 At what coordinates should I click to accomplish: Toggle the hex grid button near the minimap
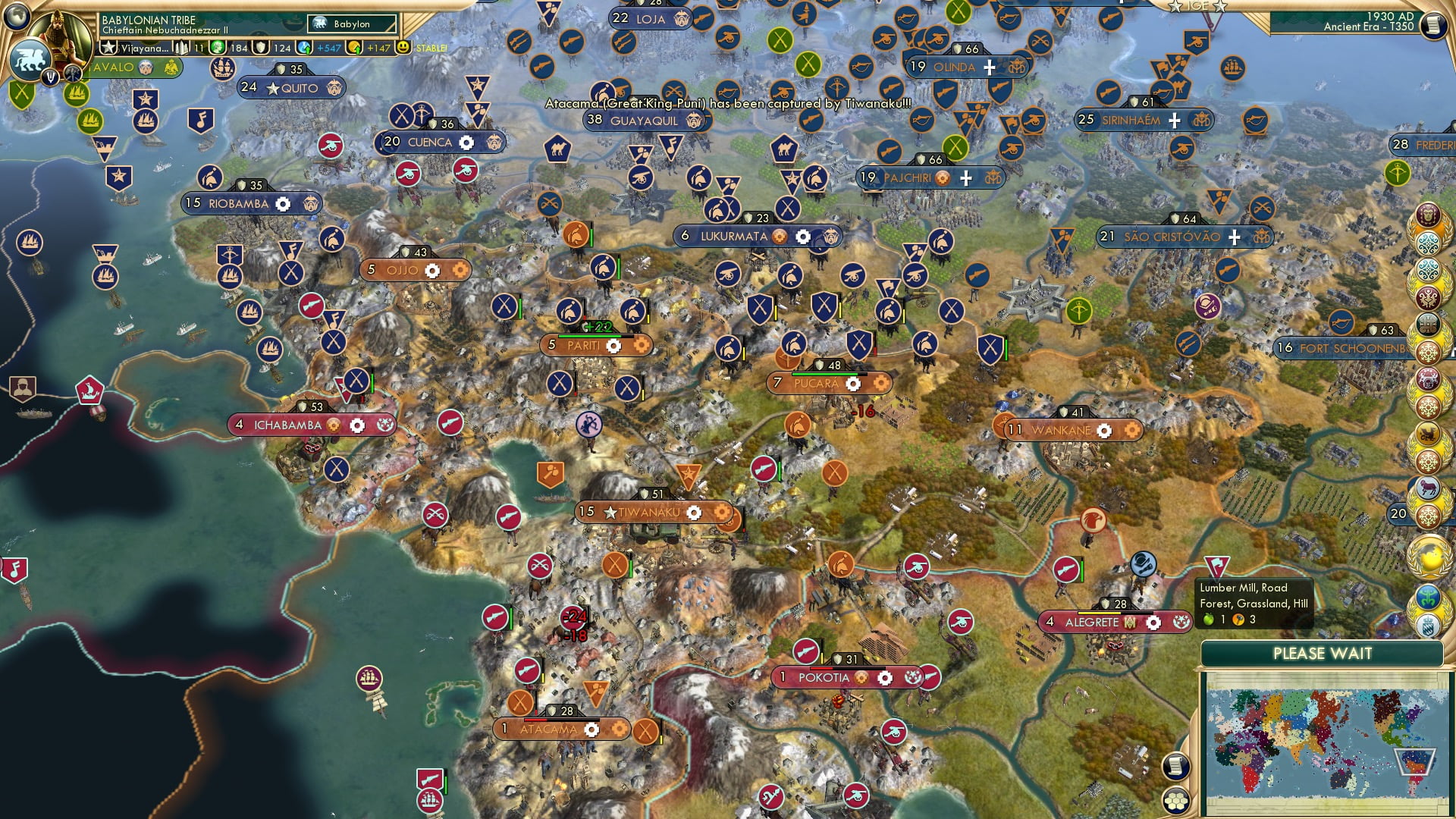(1176, 801)
